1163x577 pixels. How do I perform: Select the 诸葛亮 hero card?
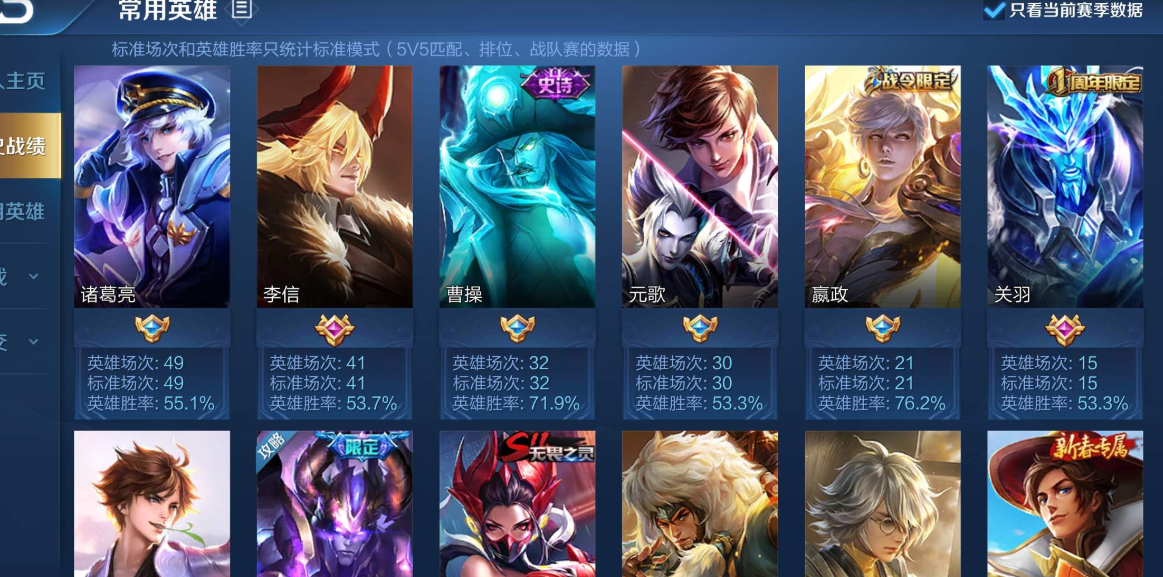click(x=152, y=187)
